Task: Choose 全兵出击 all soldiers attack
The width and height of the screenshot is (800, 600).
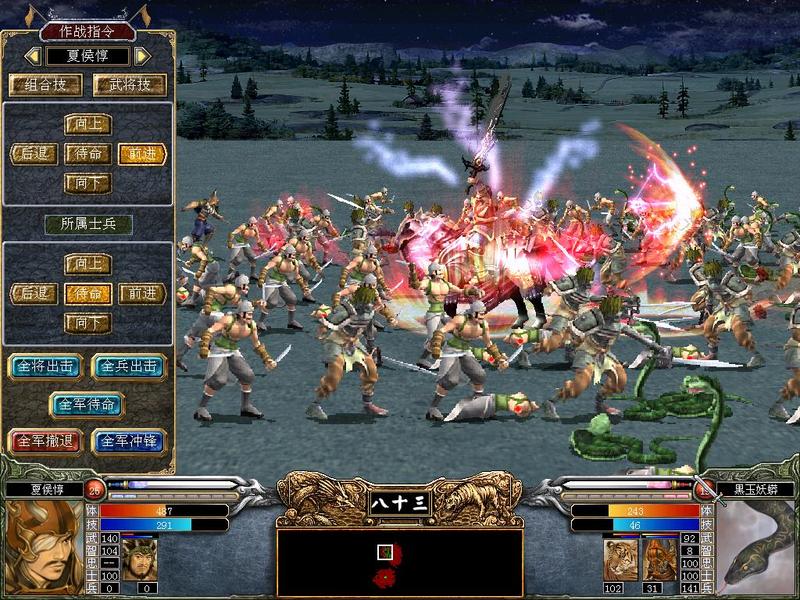Action: (129, 366)
